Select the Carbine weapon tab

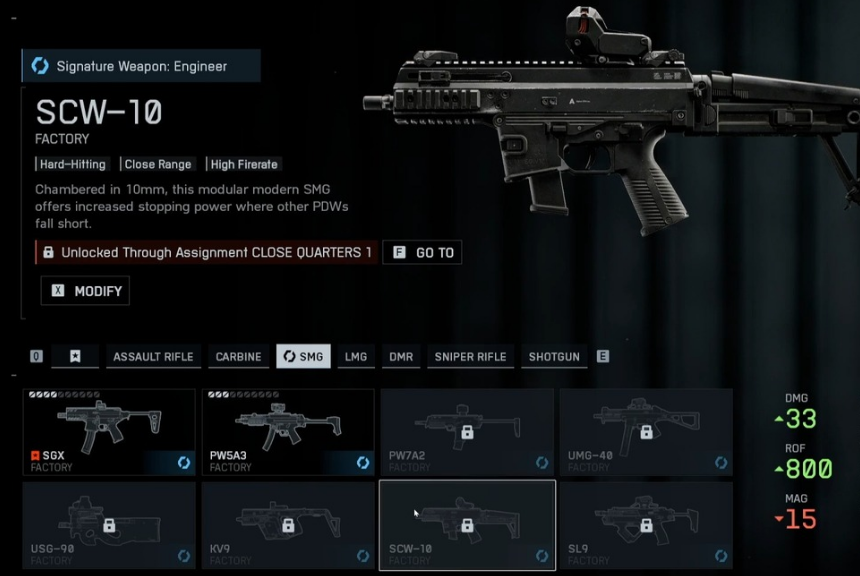(238, 357)
